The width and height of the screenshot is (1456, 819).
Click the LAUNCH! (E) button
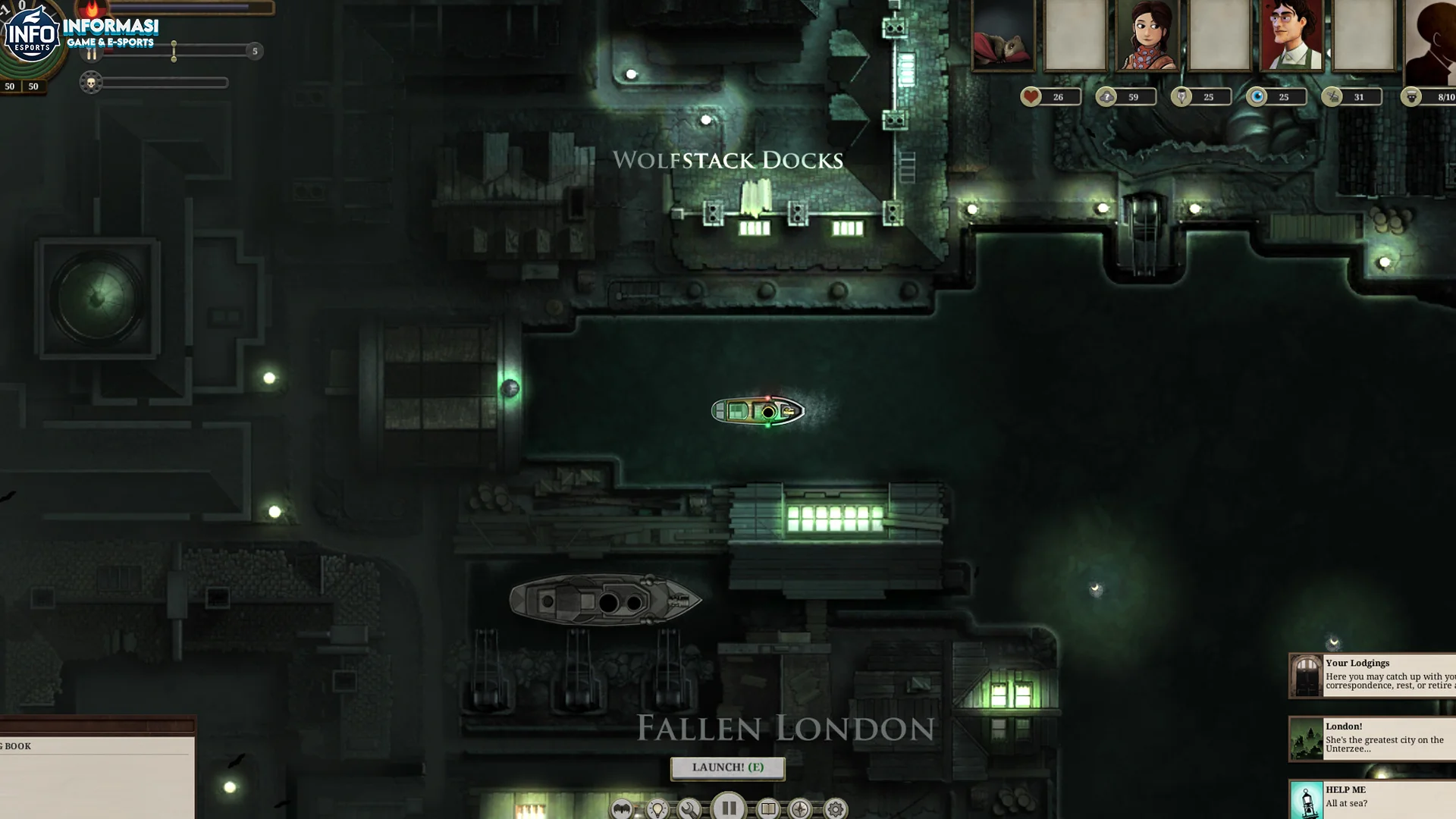point(727,768)
